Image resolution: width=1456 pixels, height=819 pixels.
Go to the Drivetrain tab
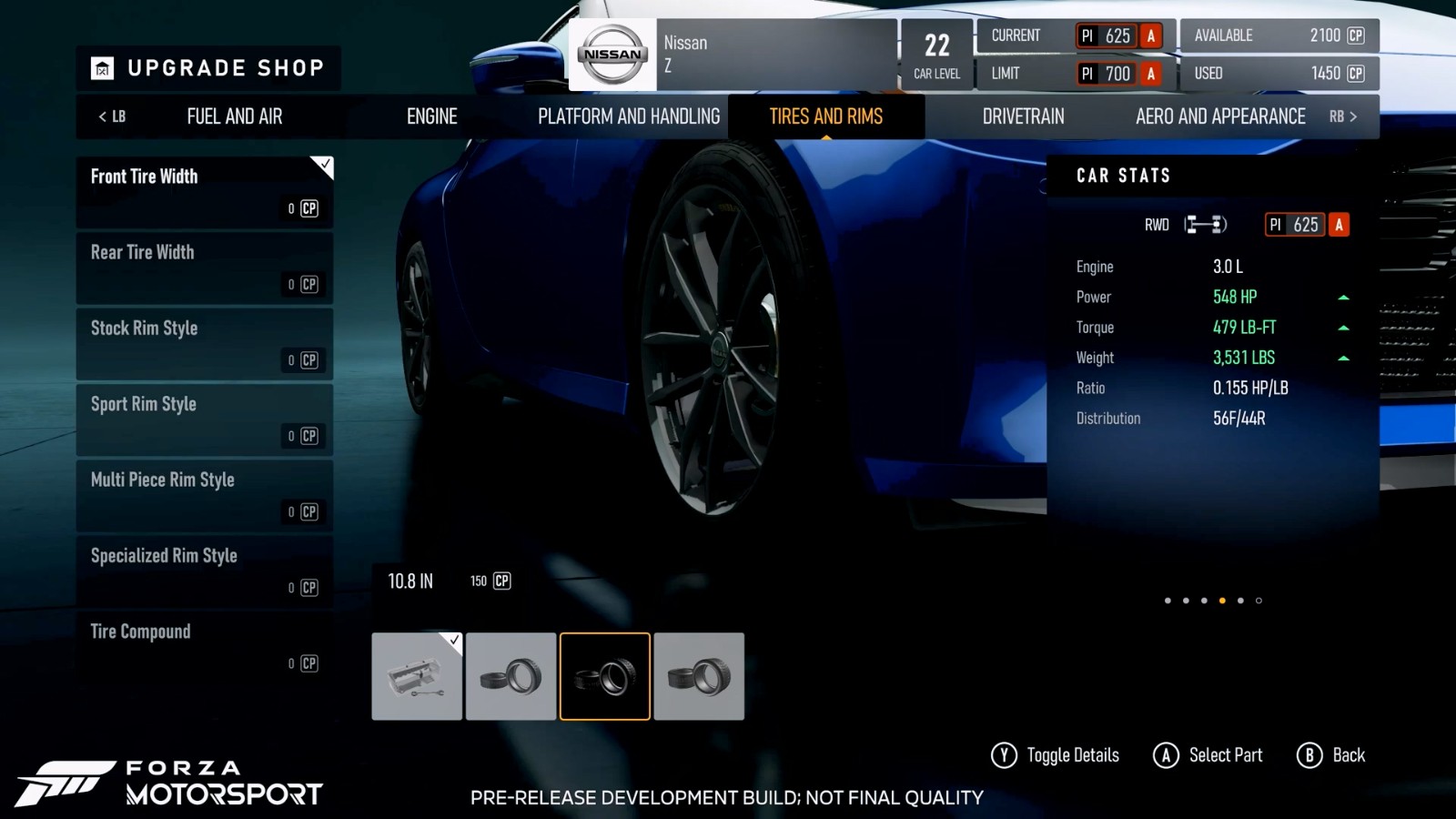(x=1023, y=116)
